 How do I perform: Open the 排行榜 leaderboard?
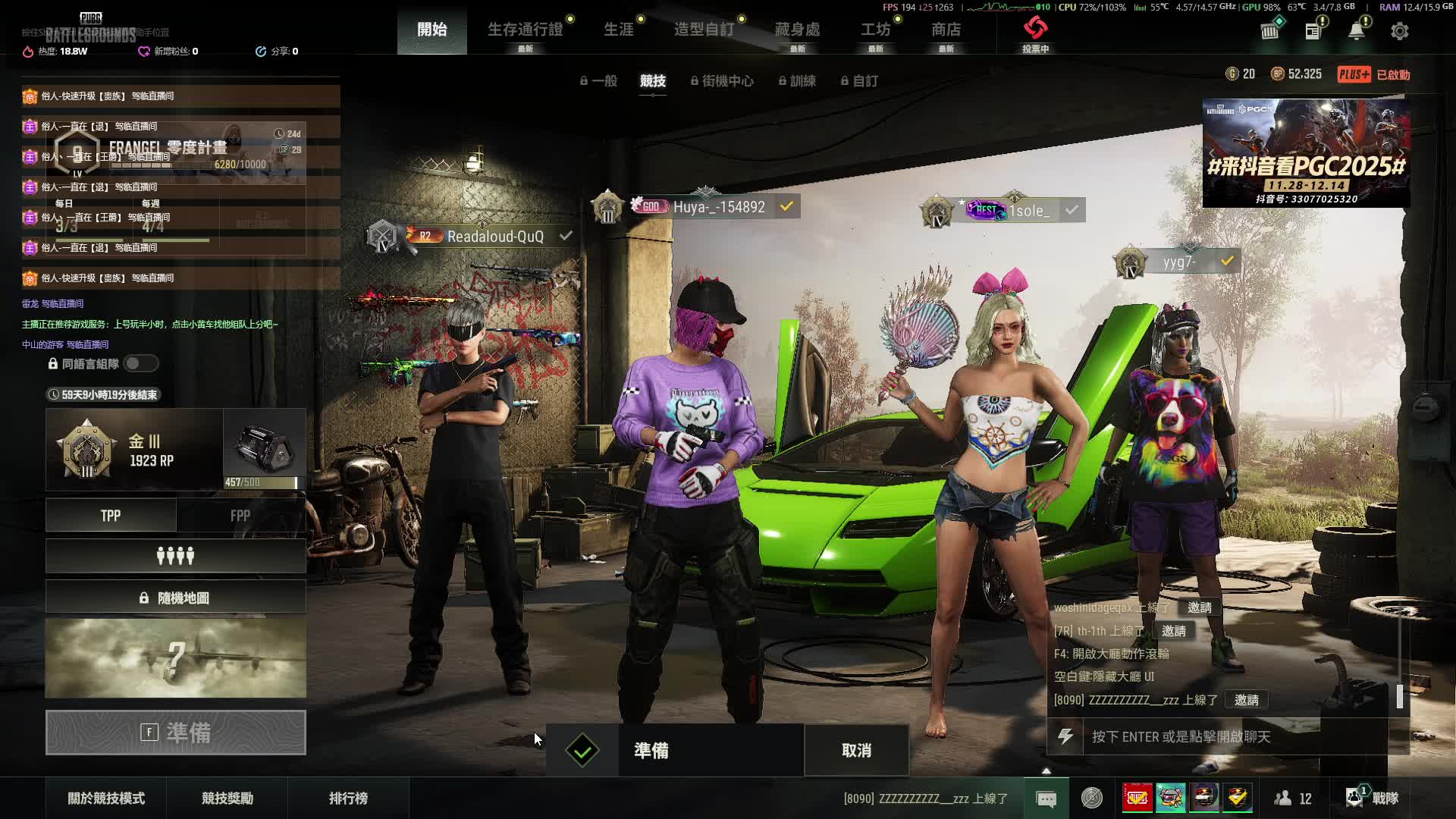pos(348,799)
